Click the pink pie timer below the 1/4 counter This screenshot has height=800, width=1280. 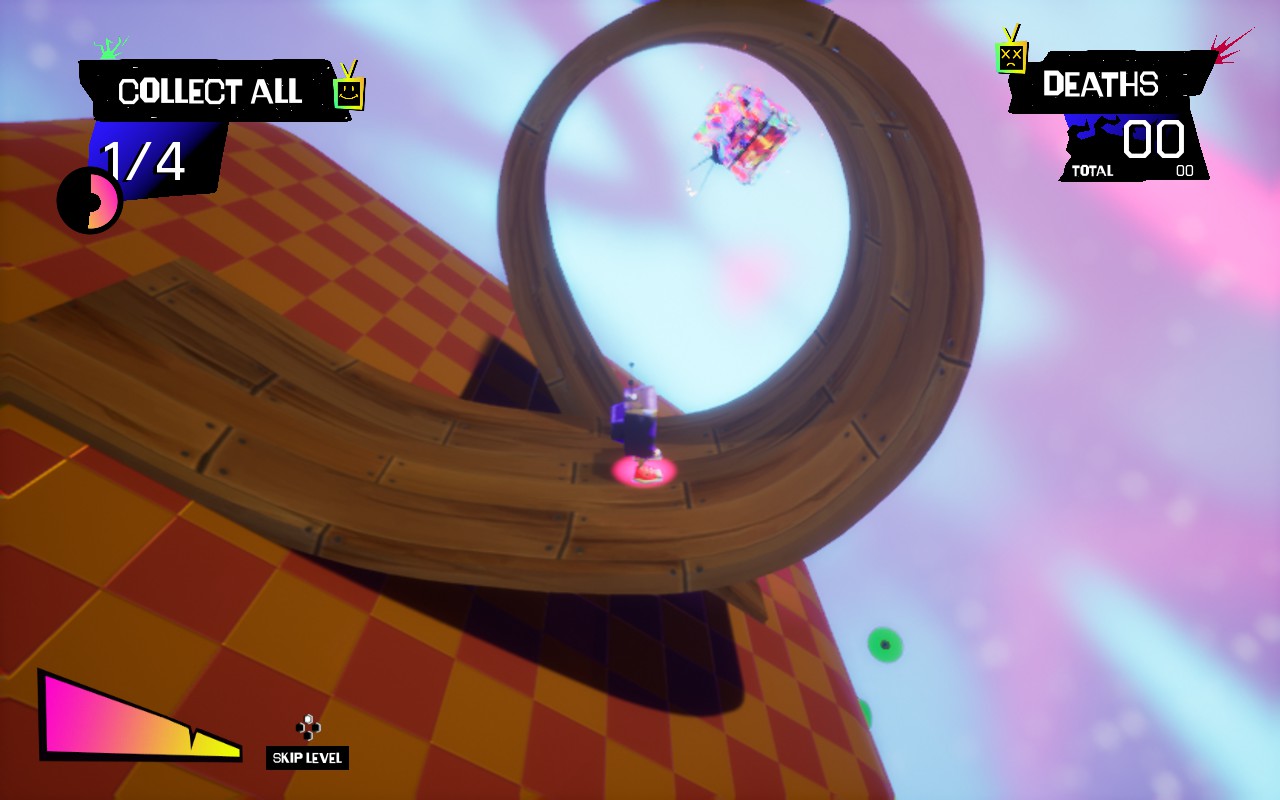(x=89, y=200)
